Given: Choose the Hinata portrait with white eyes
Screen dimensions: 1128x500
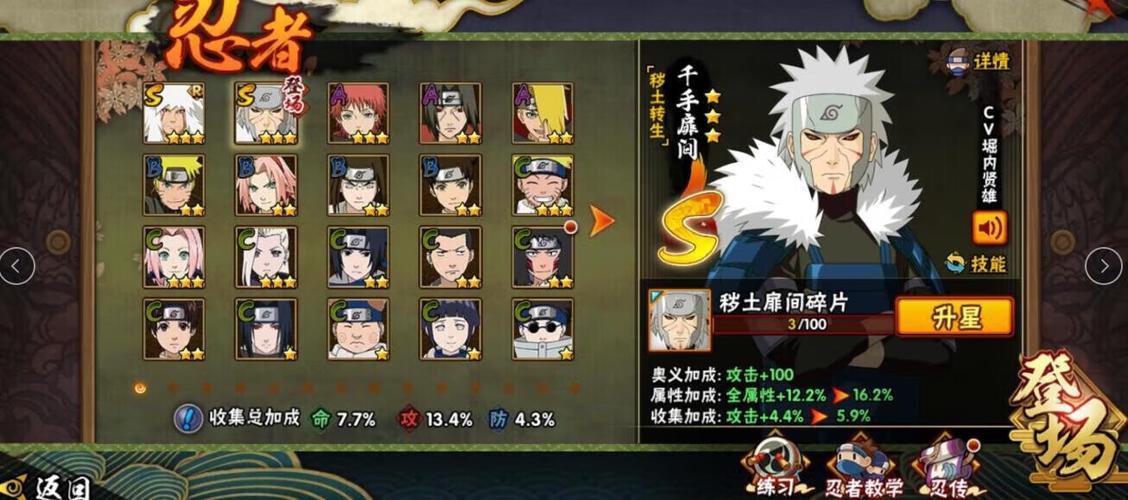Looking at the screenshot, I should point(450,329).
